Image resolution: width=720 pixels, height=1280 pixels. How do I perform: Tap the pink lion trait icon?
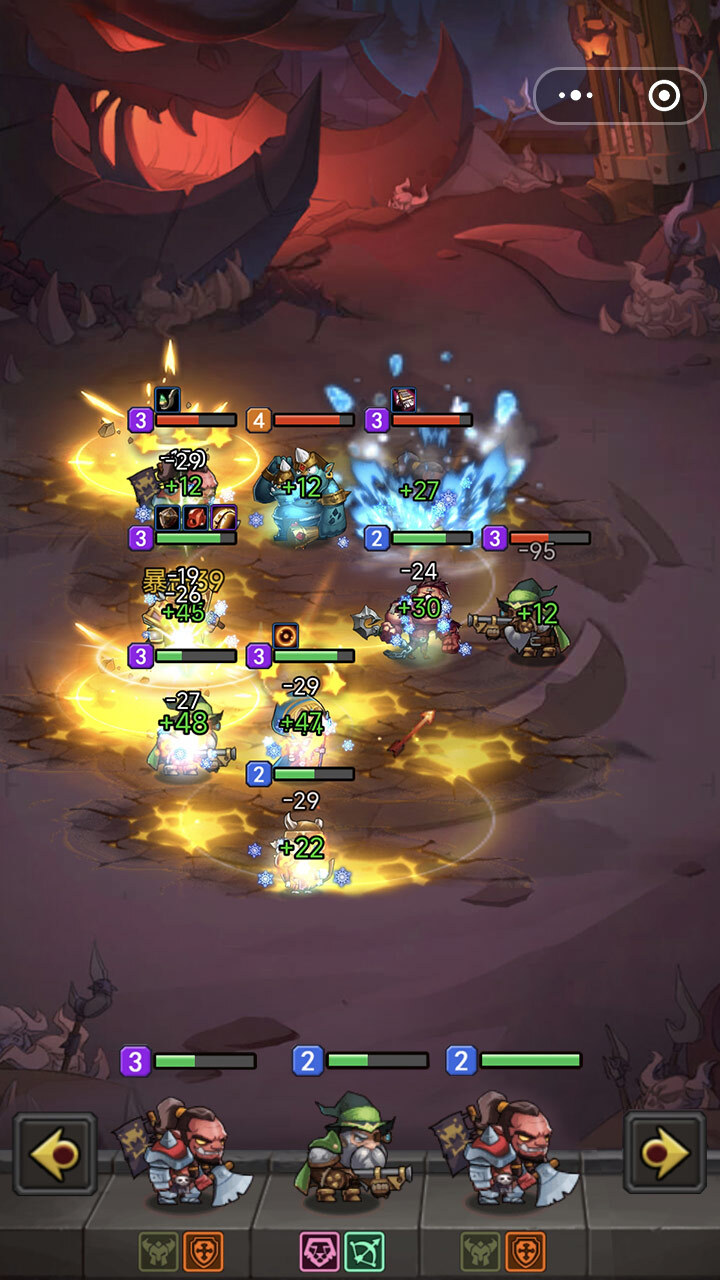tap(319, 1251)
